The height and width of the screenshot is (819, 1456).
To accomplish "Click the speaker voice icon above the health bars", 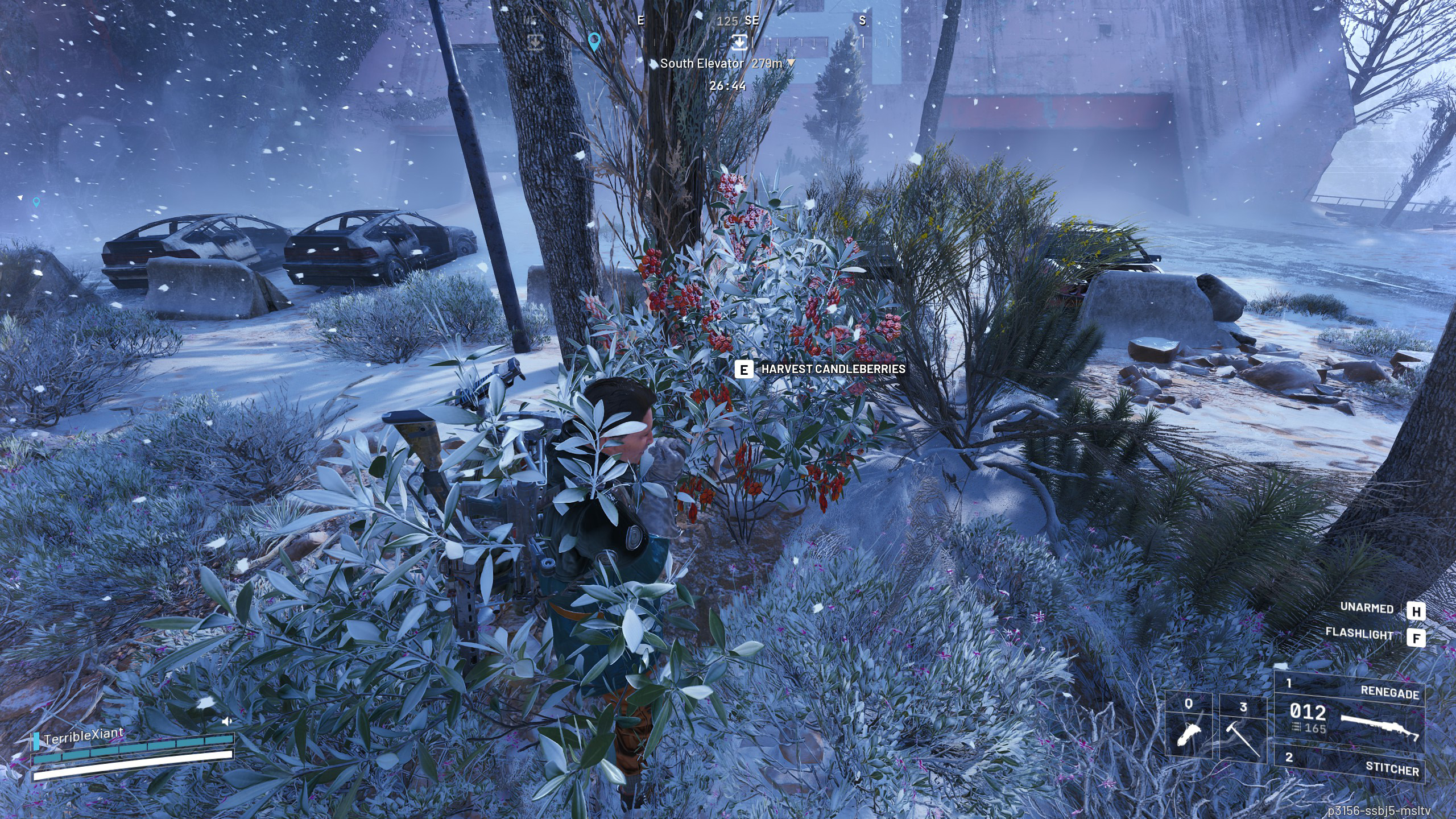I will [227, 721].
